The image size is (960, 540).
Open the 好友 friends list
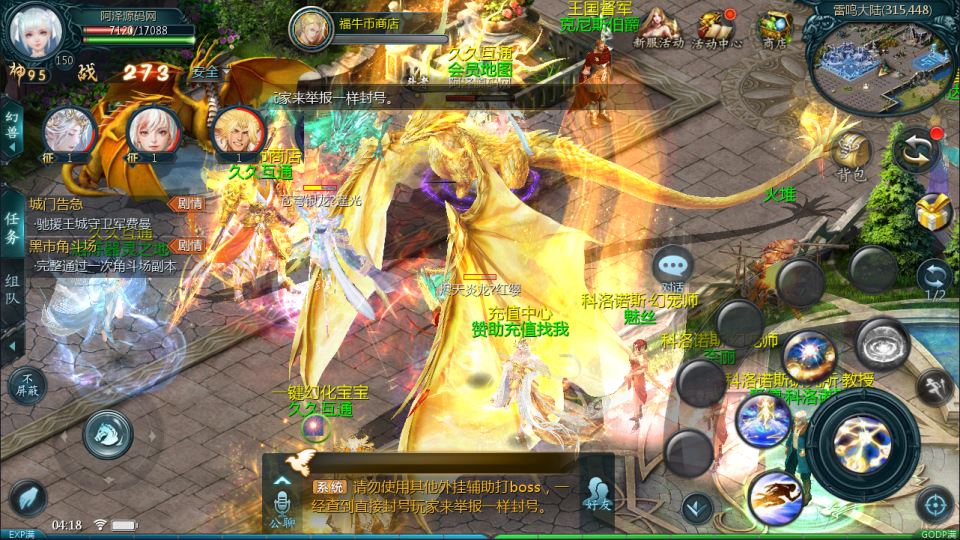click(x=598, y=494)
